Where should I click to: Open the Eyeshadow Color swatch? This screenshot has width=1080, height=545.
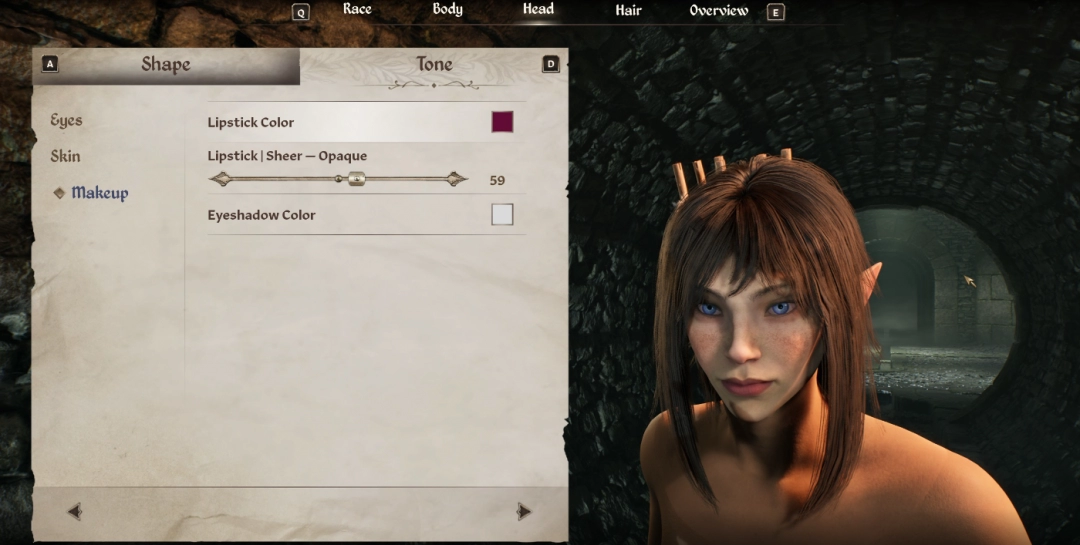[502, 214]
